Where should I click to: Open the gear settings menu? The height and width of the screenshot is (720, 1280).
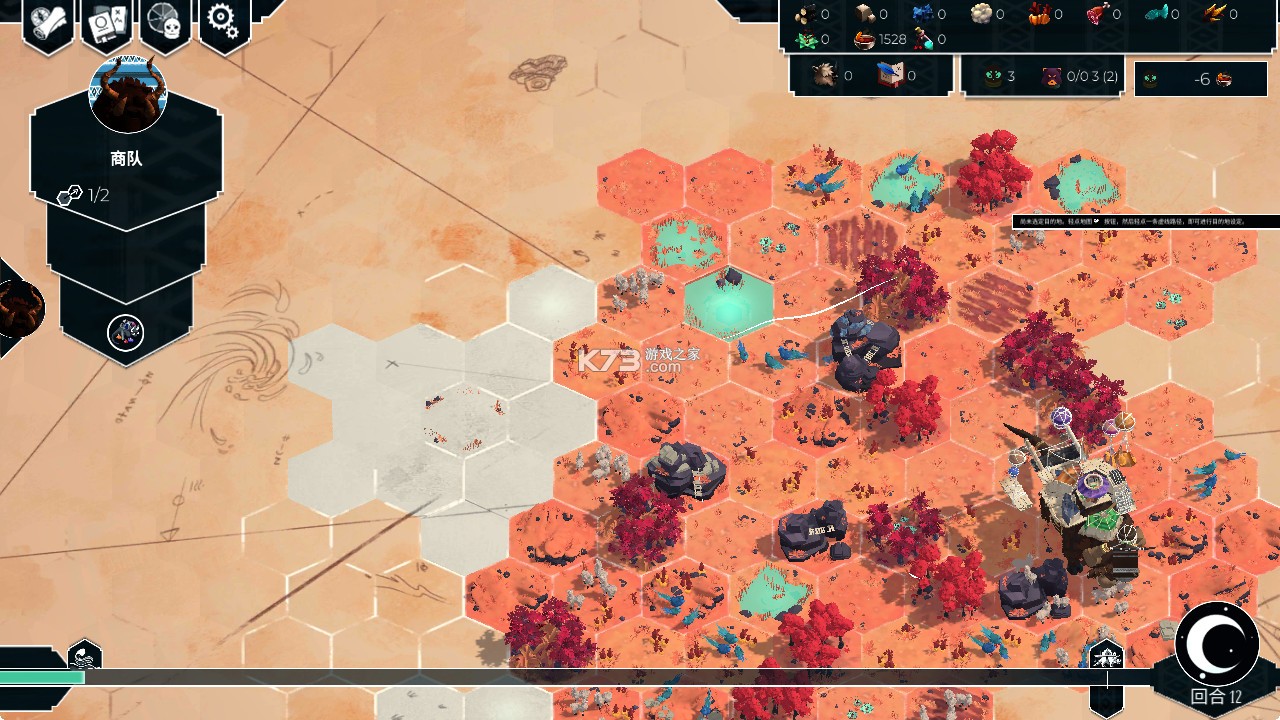[224, 21]
